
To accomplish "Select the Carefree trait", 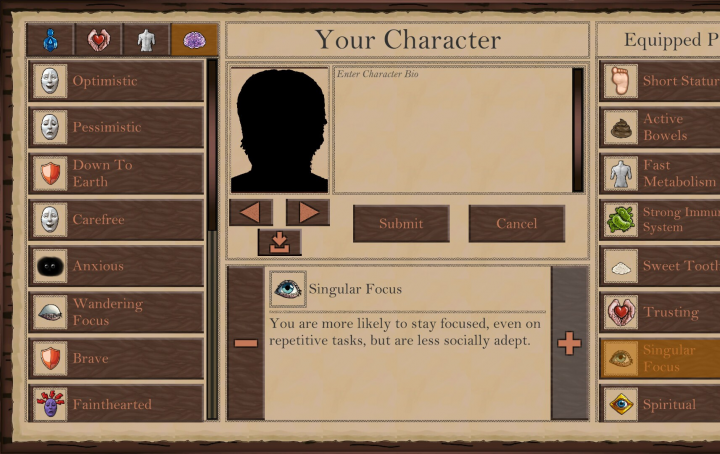I will click(x=116, y=219).
